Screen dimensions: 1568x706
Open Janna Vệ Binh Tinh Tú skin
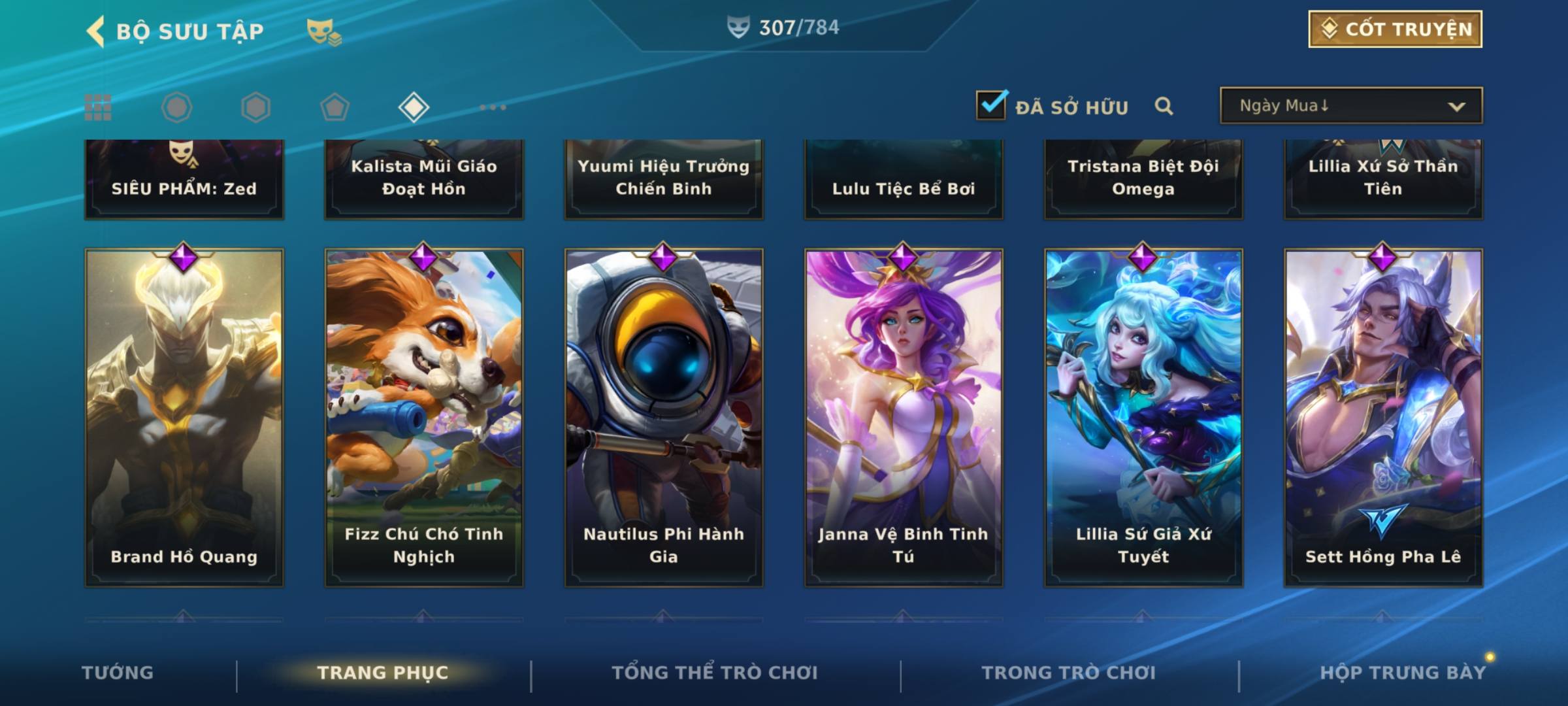[x=904, y=417]
